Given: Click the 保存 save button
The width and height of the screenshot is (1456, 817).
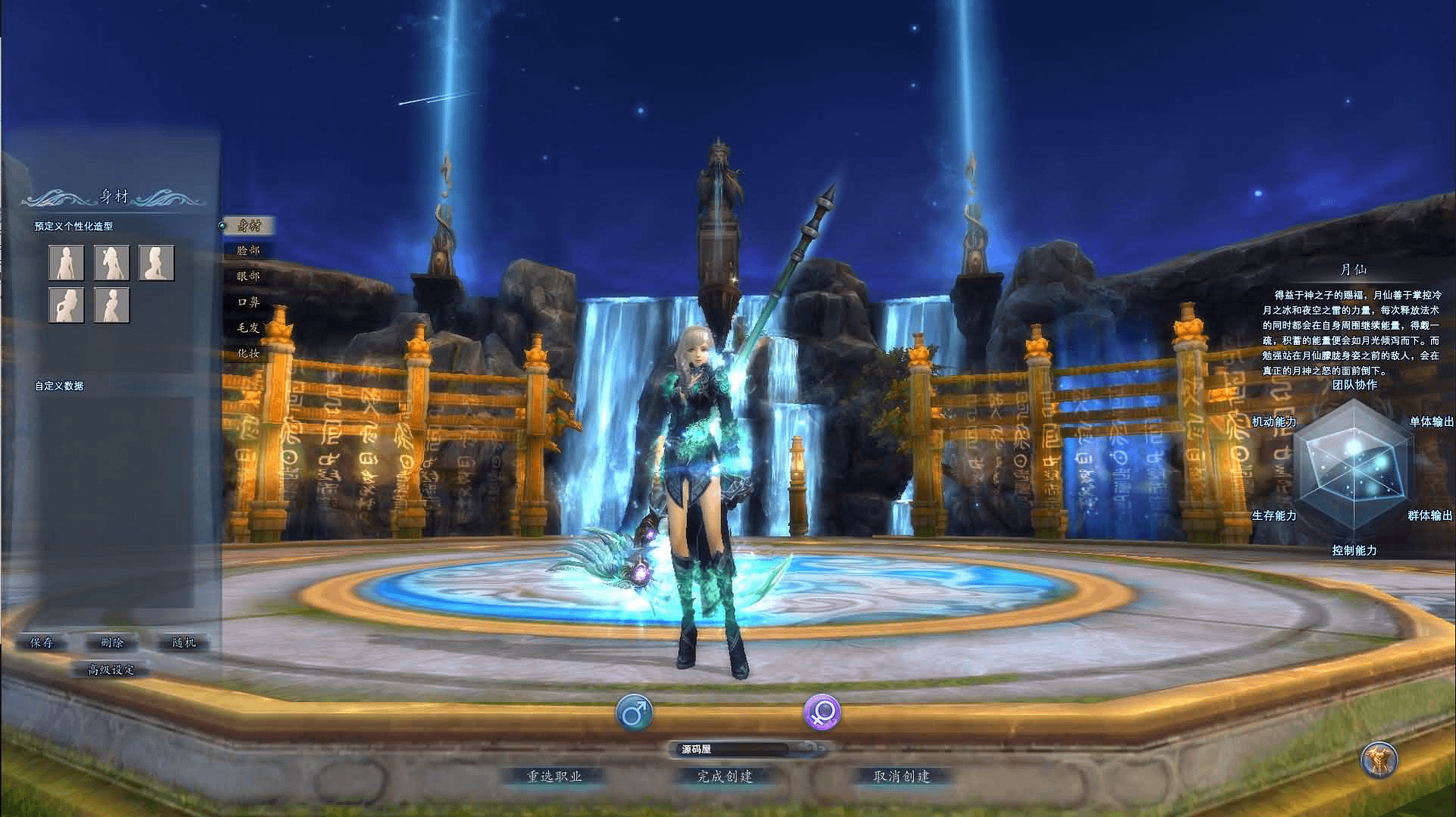Looking at the screenshot, I should [x=42, y=643].
